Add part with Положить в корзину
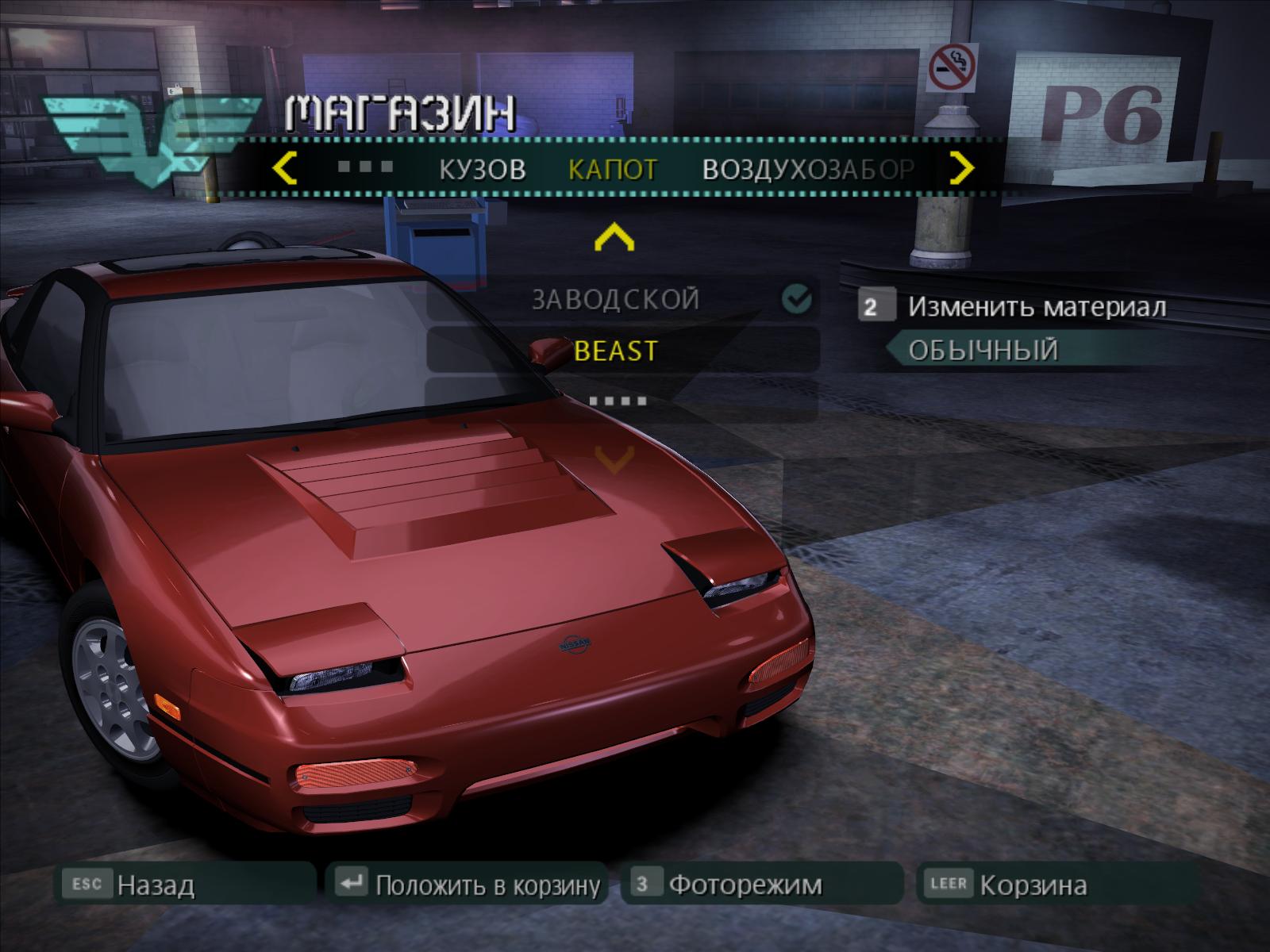 pos(487,885)
